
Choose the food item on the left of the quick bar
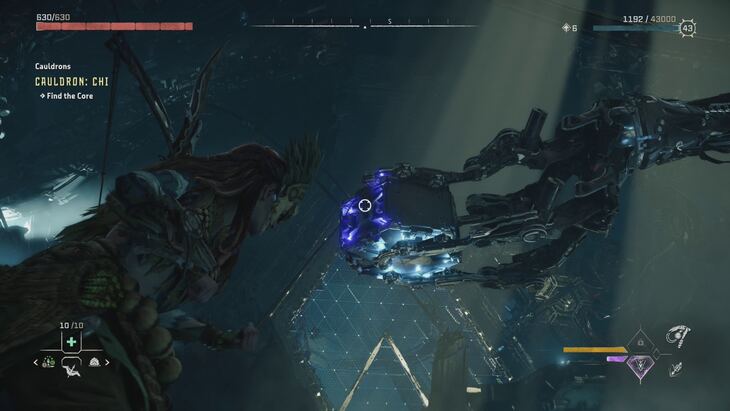point(50,362)
